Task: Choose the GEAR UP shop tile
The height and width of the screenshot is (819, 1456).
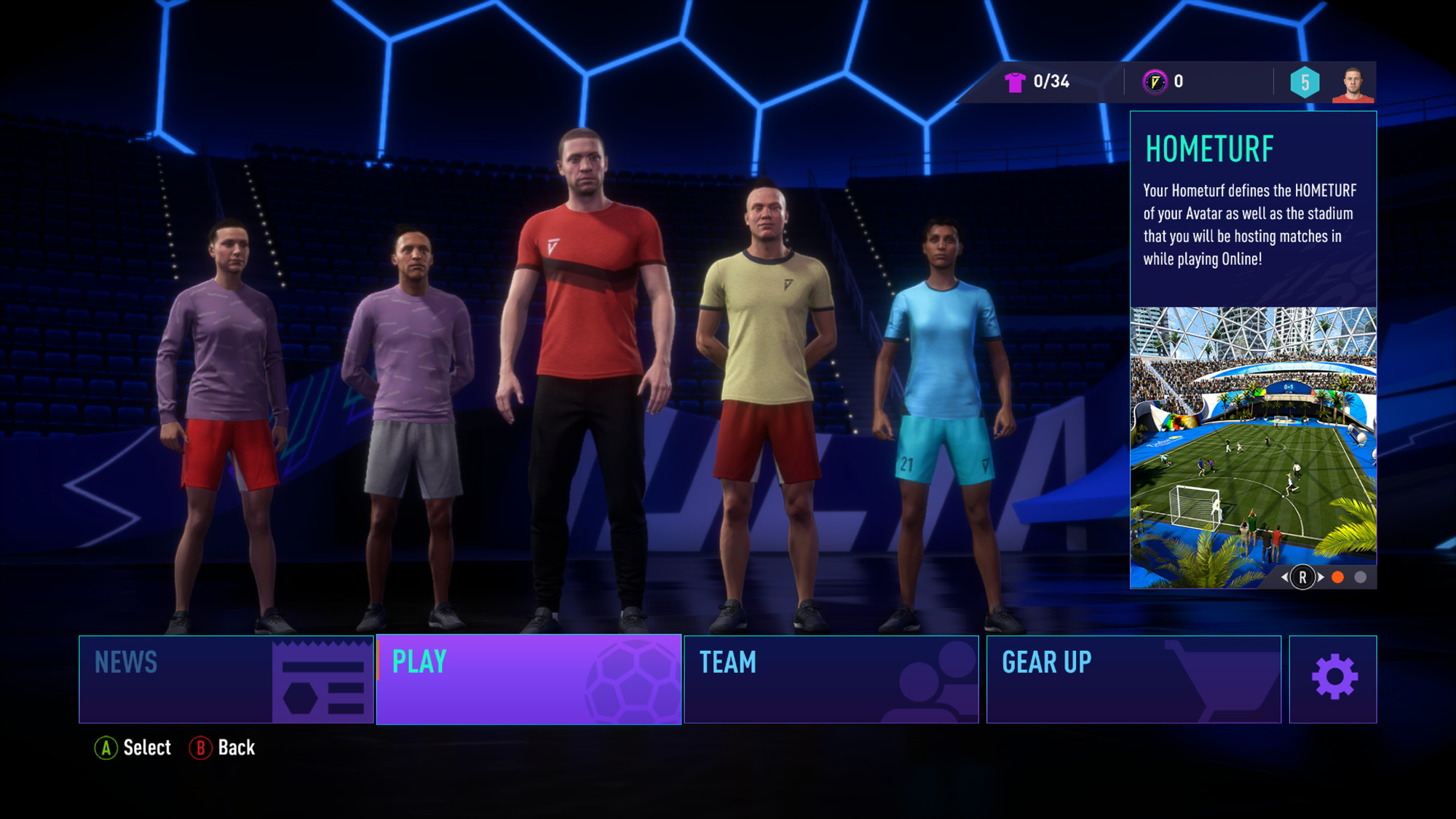Action: (x=1133, y=679)
